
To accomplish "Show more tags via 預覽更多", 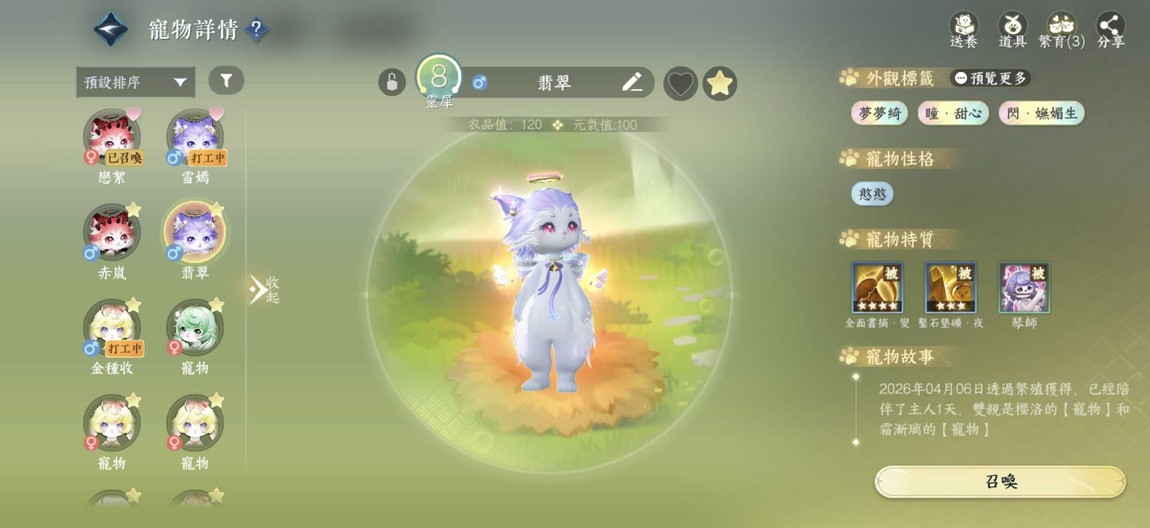I will click(x=990, y=78).
